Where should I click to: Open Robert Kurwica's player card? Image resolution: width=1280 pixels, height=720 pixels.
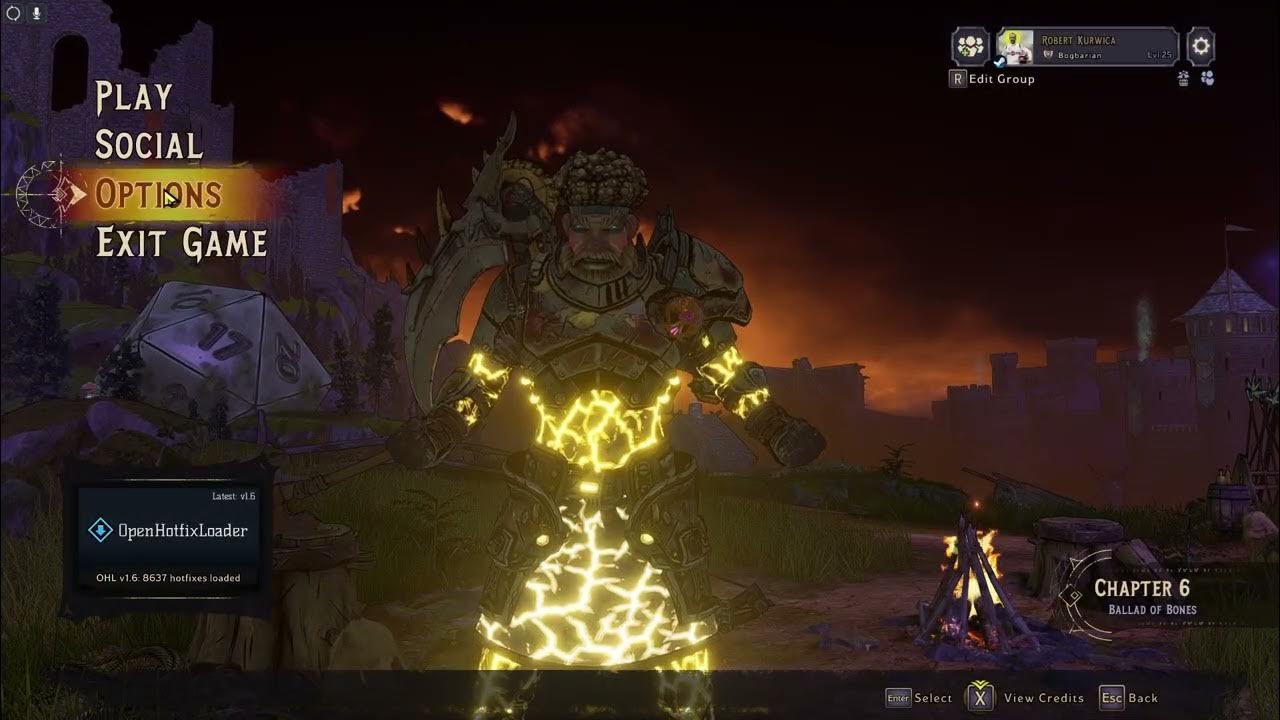1087,46
